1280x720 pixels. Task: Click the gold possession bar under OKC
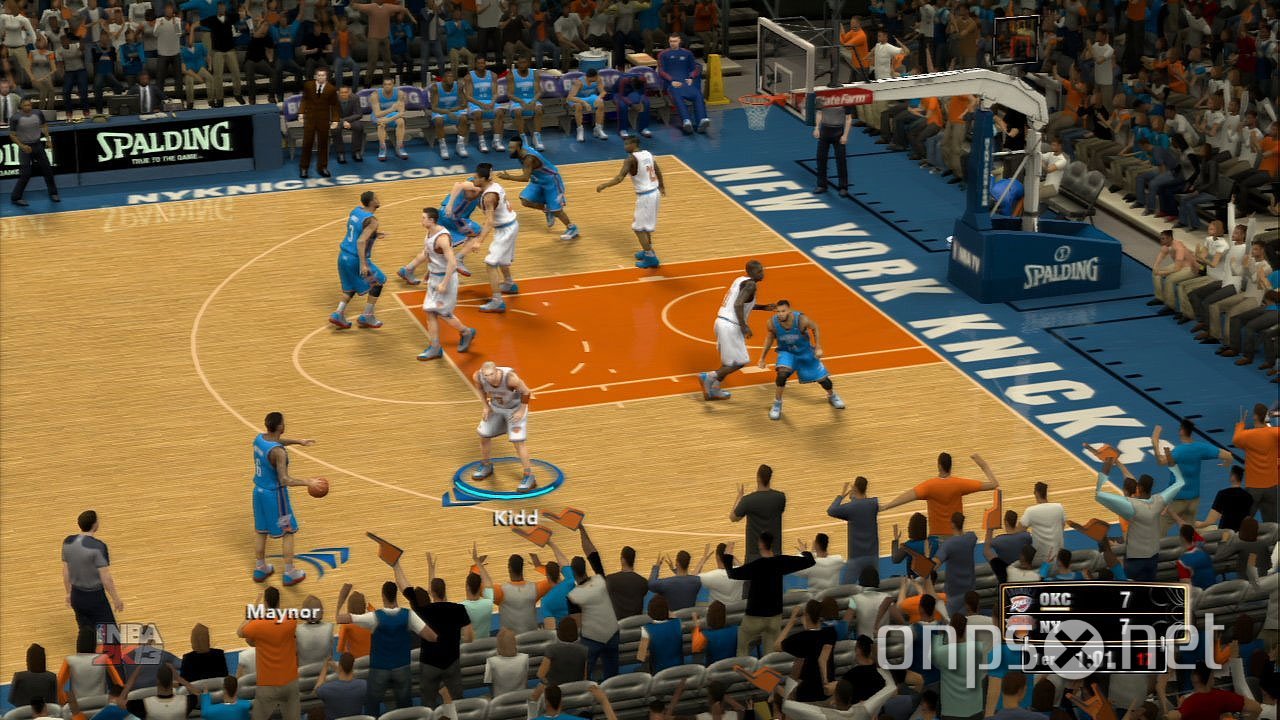point(1054,608)
